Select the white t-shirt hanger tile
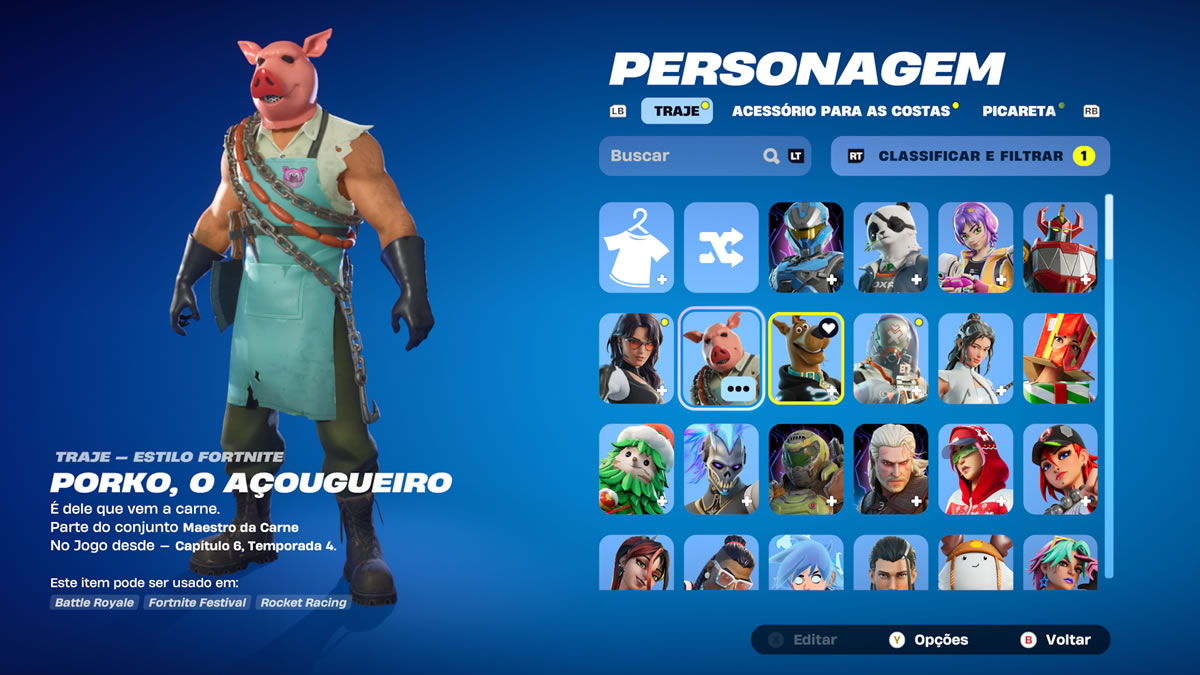This screenshot has height=675, width=1200. tap(636, 247)
